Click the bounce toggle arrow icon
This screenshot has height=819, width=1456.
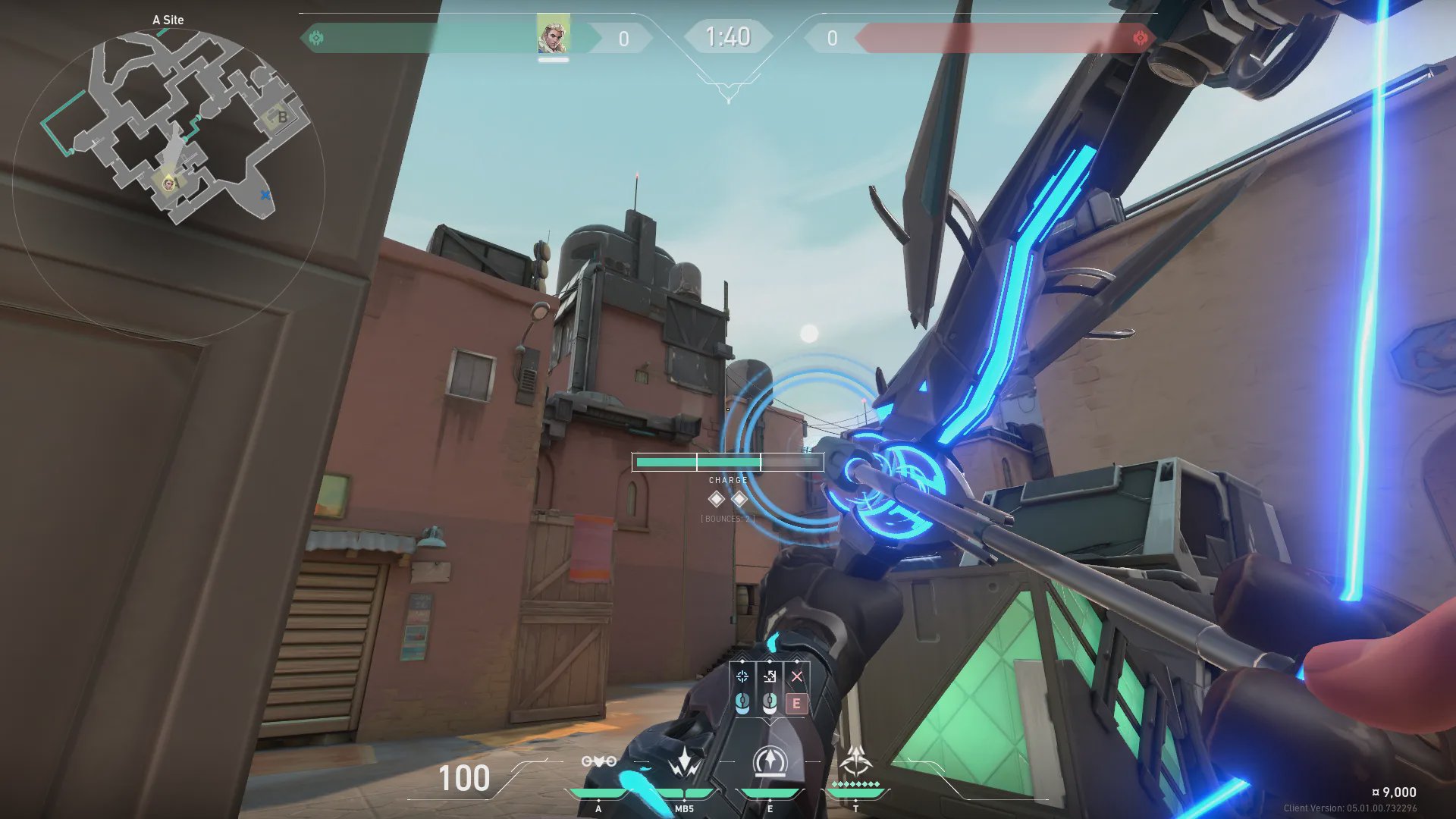point(770,676)
